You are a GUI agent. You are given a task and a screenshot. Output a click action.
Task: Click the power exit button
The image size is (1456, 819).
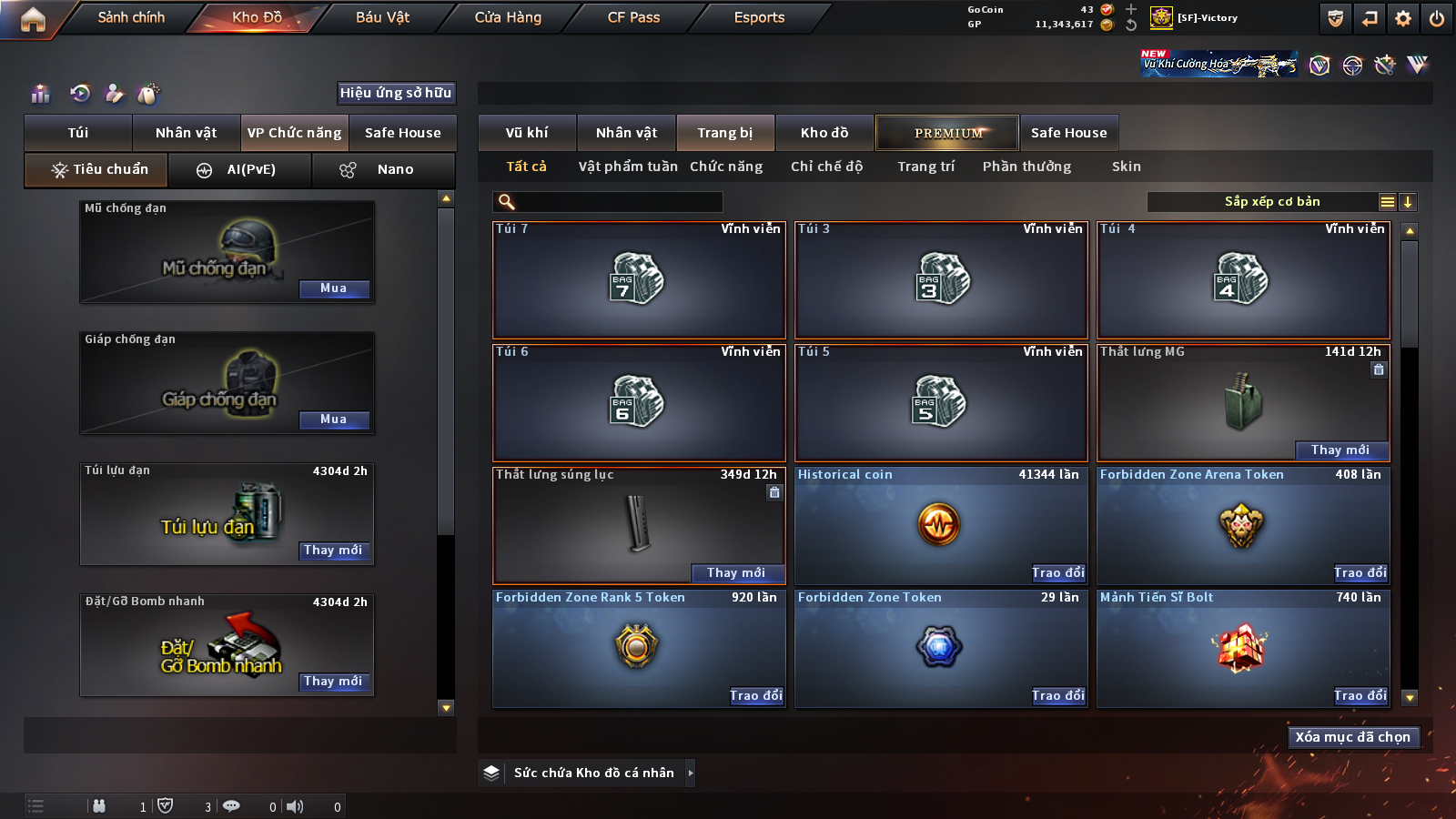[1437, 18]
